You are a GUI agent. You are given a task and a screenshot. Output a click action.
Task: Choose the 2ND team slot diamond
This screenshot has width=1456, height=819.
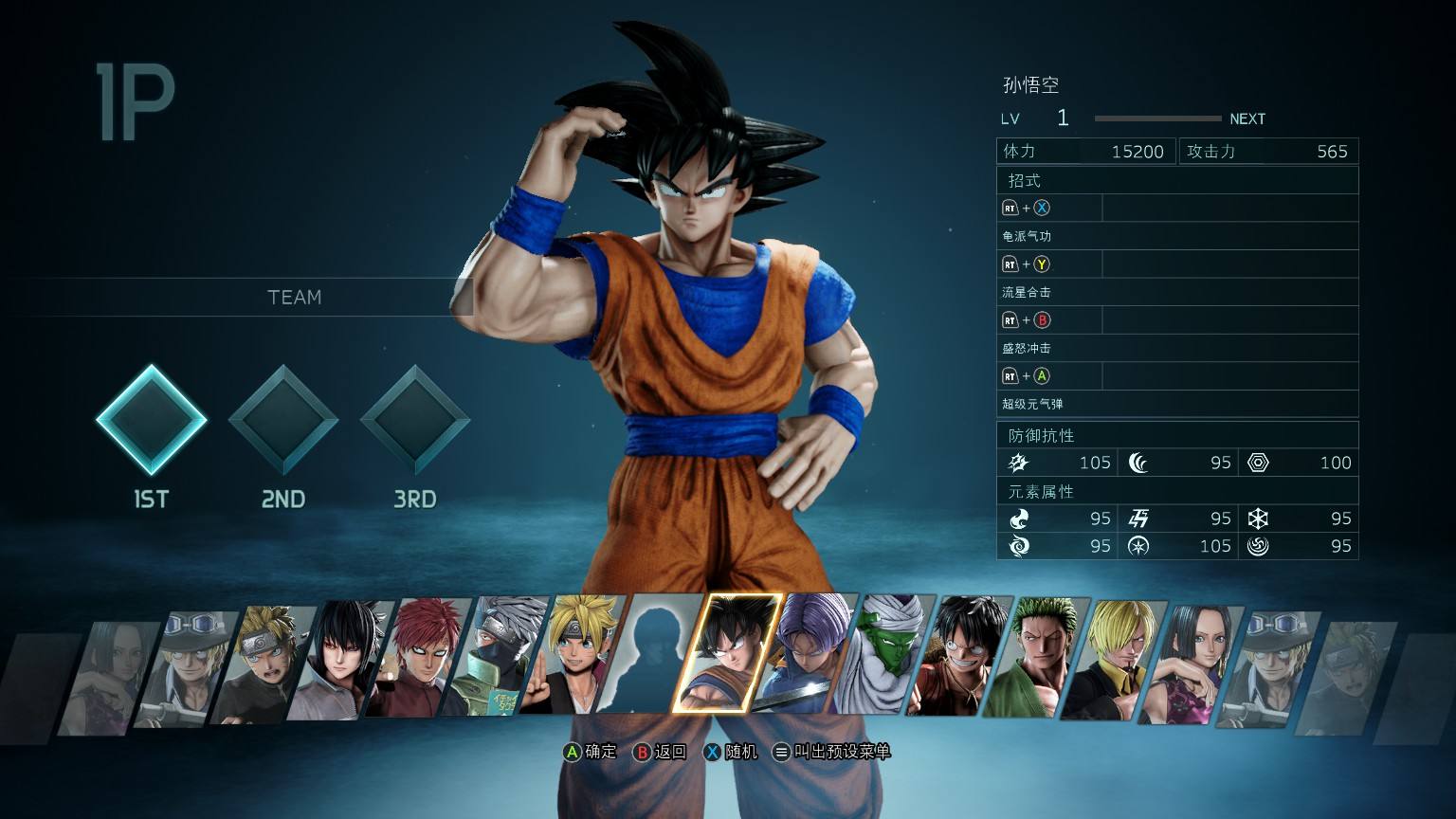(x=283, y=420)
